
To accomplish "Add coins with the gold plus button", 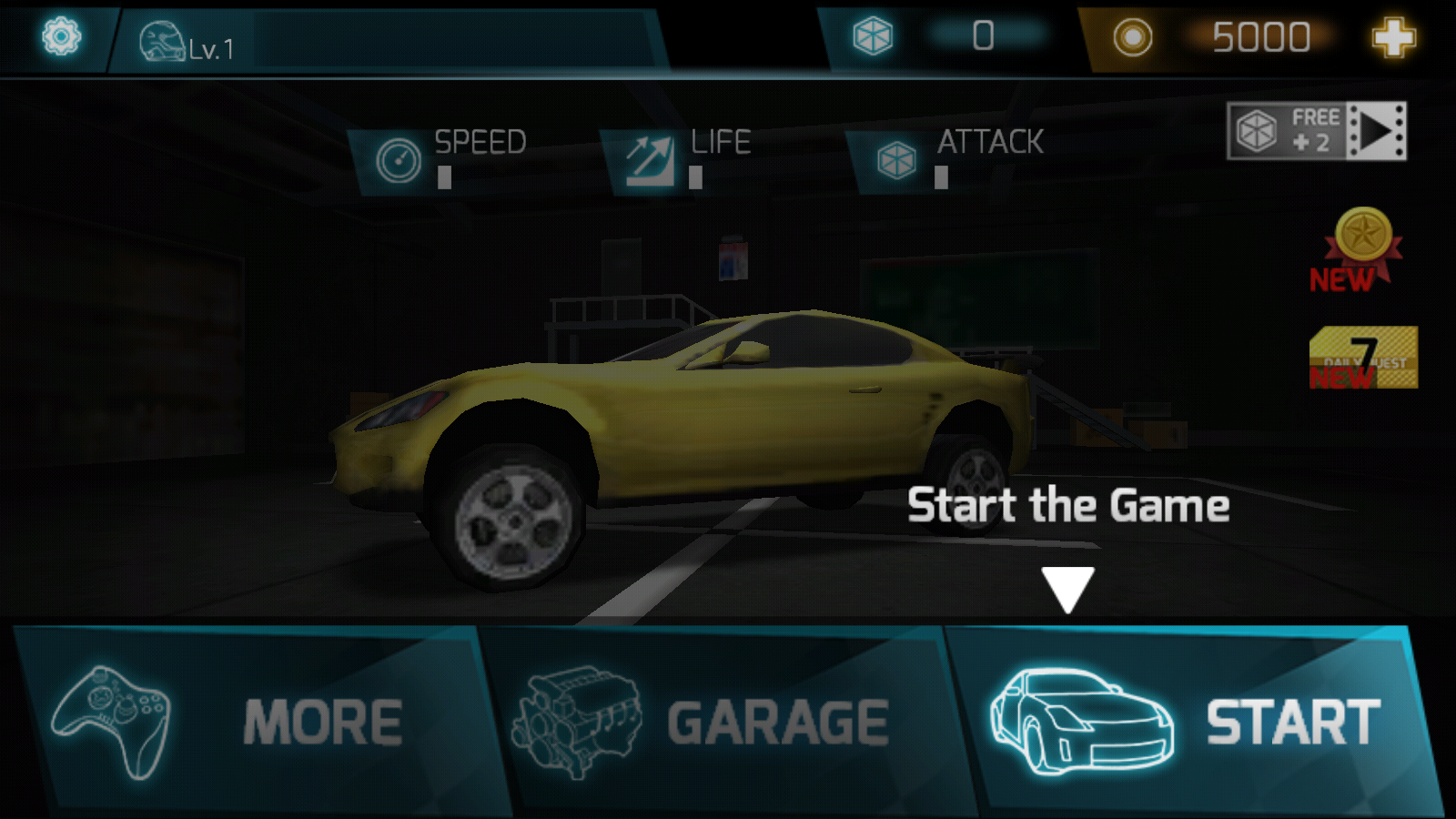I will click(x=1393, y=37).
